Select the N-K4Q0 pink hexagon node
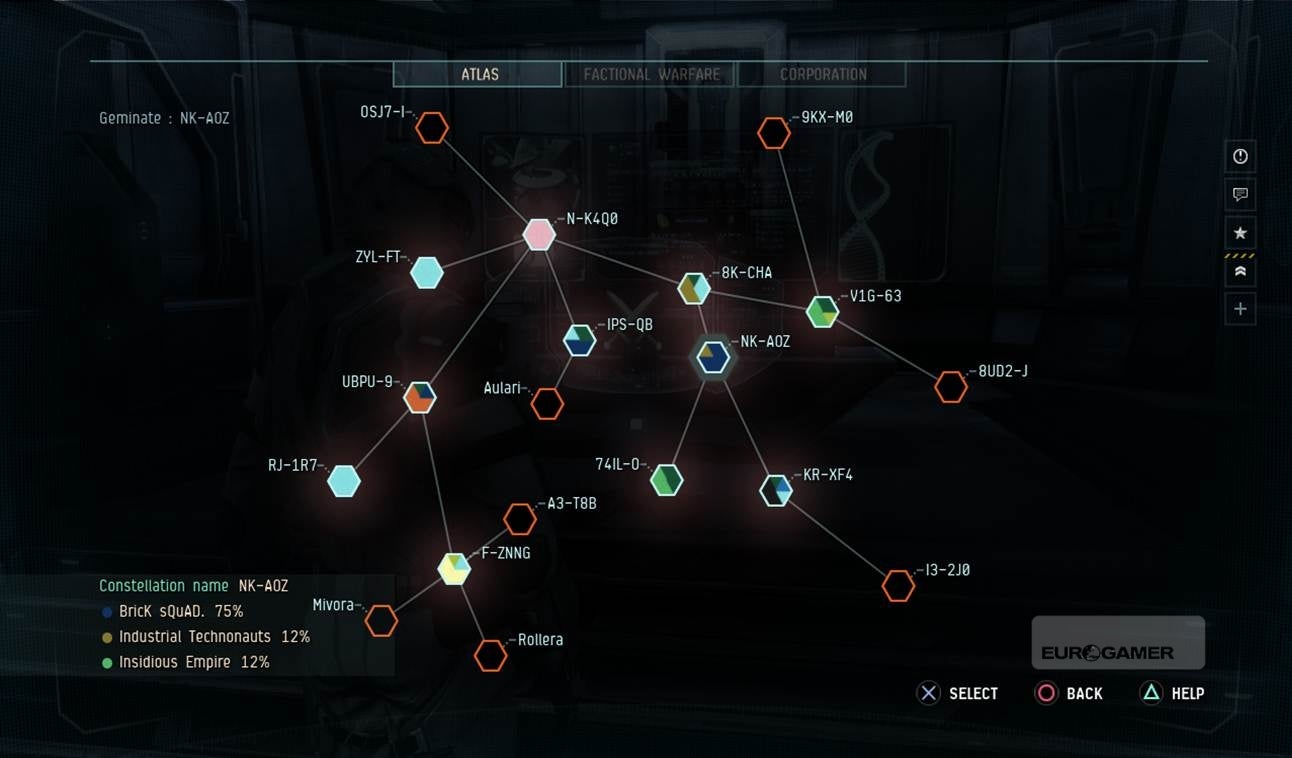 click(x=539, y=235)
